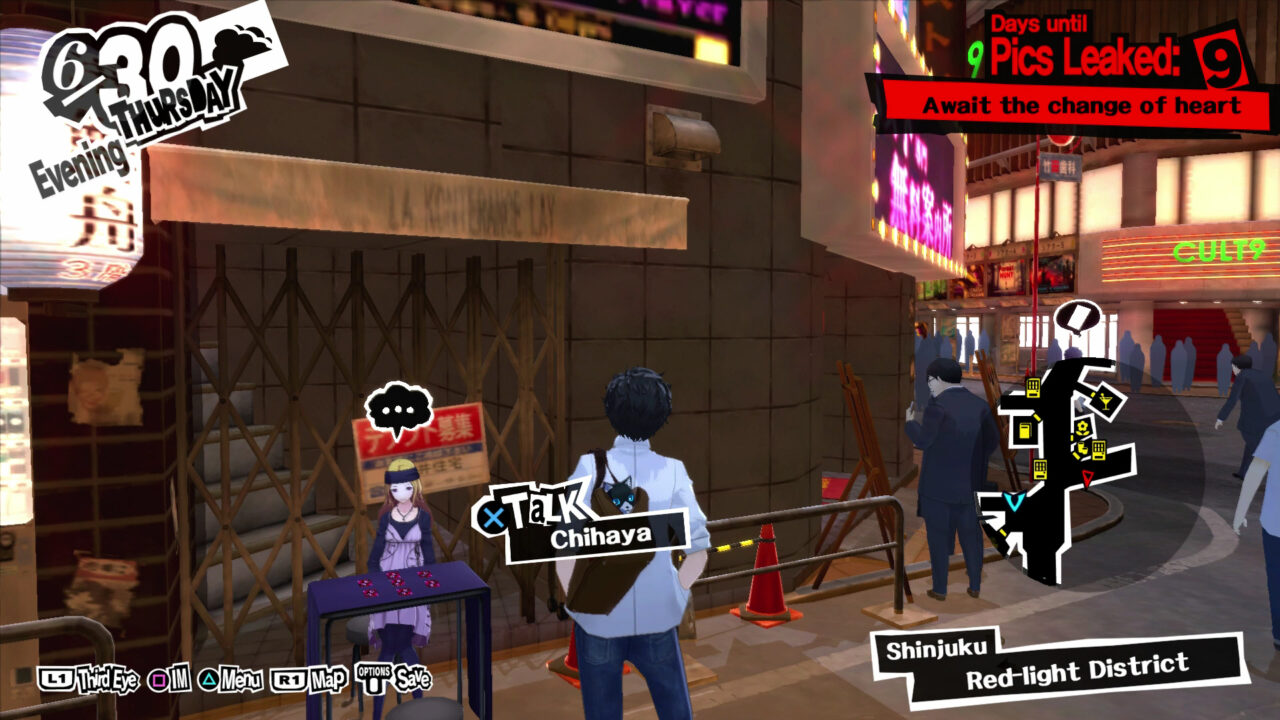Select the cocktail bar icon on the minimap
1280x720 pixels.
(x=1105, y=400)
